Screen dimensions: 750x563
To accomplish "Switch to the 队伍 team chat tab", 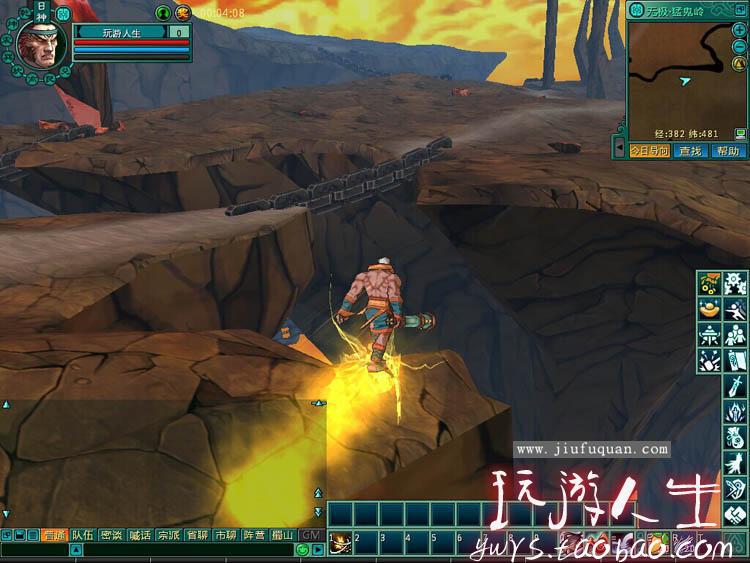I will (82, 536).
